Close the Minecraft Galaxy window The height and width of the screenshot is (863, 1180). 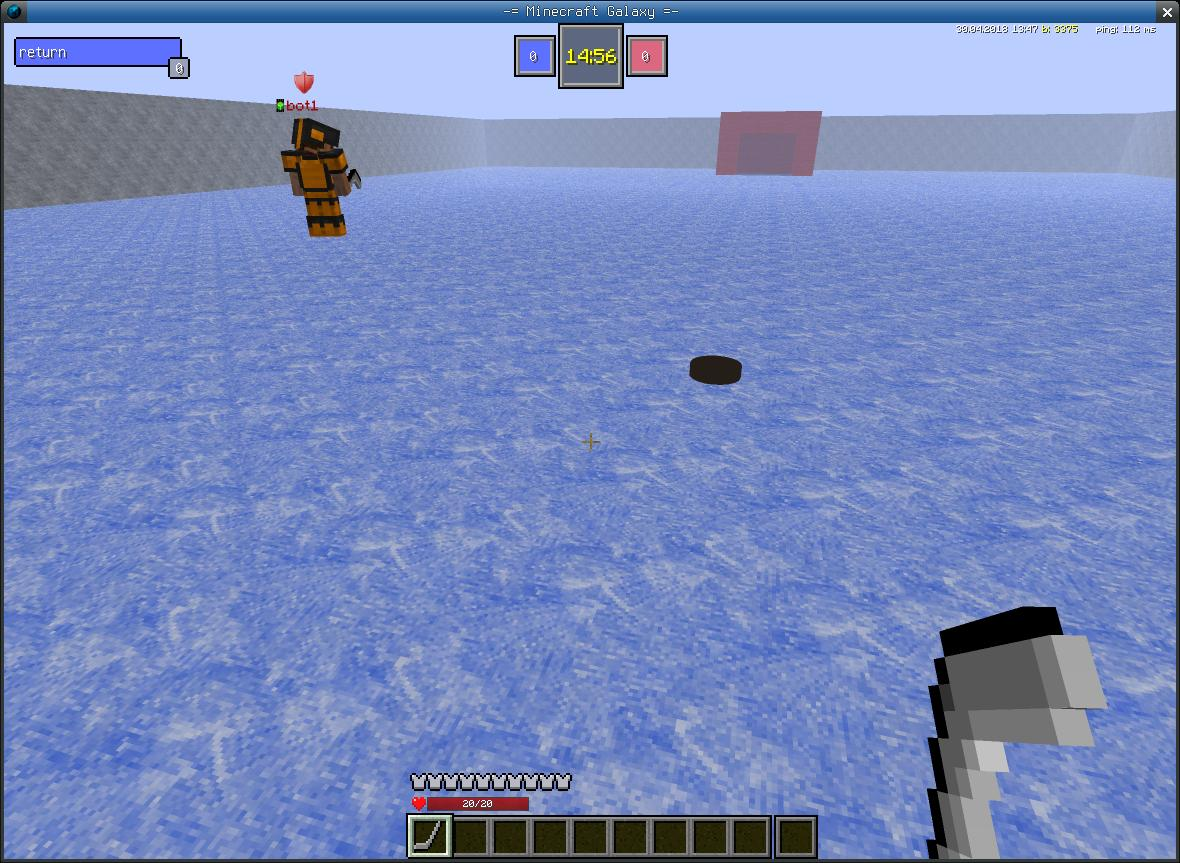[x=1167, y=12]
